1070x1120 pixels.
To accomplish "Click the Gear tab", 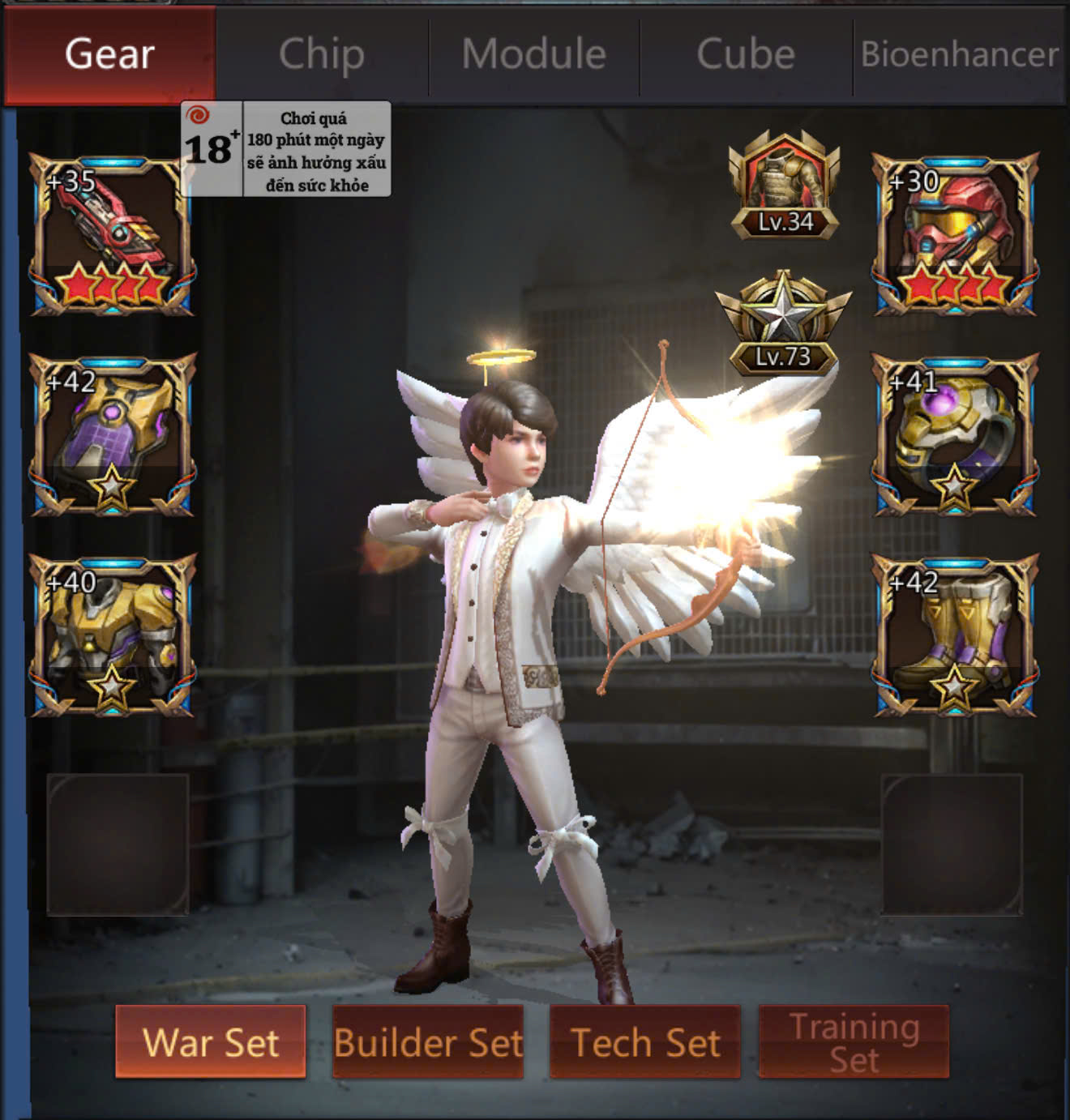I will pos(109,54).
